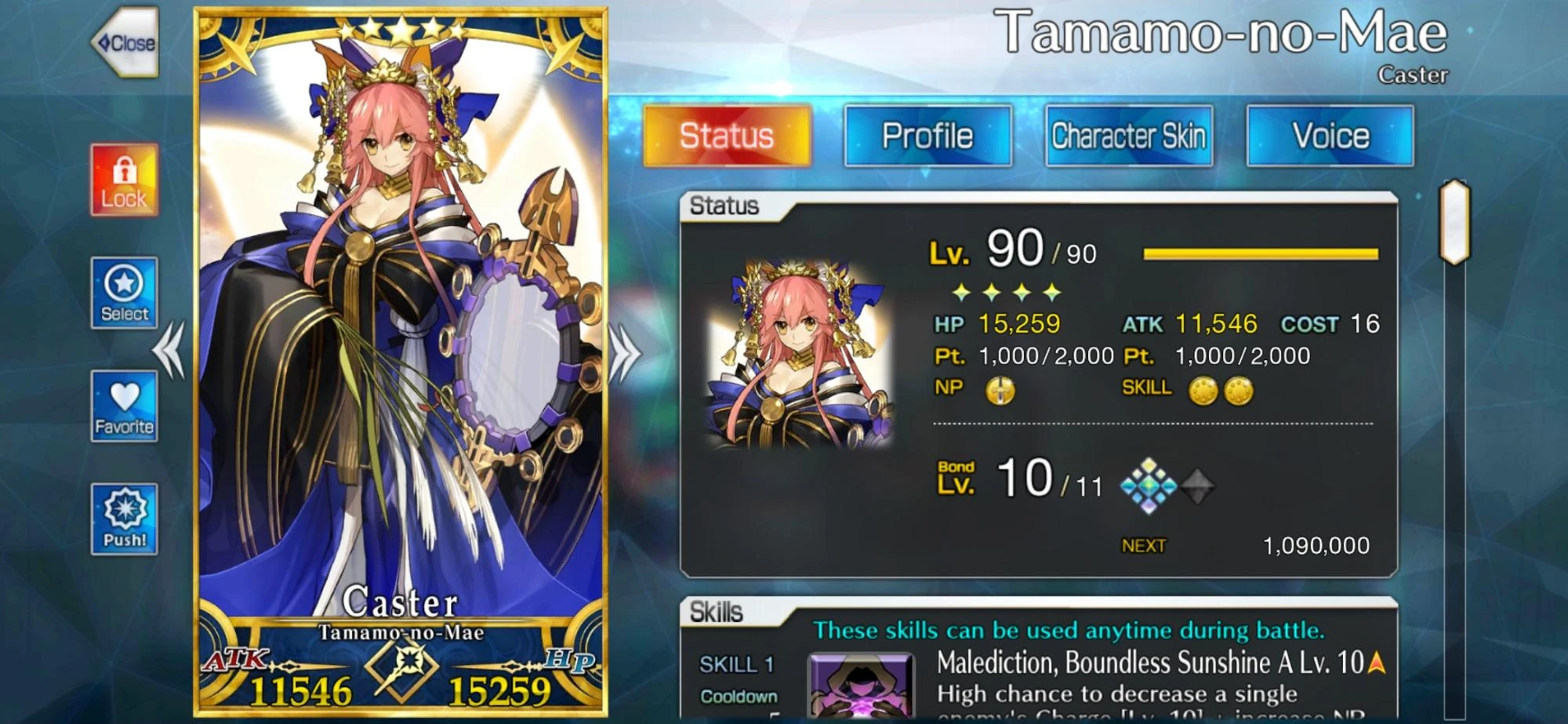The height and width of the screenshot is (724, 1568).
Task: Switch to the Profile tab
Action: (927, 136)
